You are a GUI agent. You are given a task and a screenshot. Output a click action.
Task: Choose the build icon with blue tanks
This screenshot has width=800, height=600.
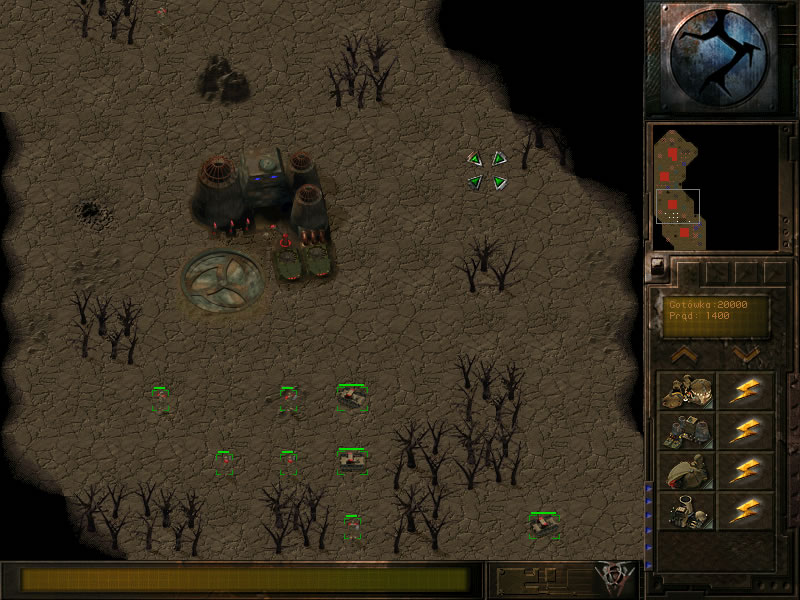[x=686, y=431]
